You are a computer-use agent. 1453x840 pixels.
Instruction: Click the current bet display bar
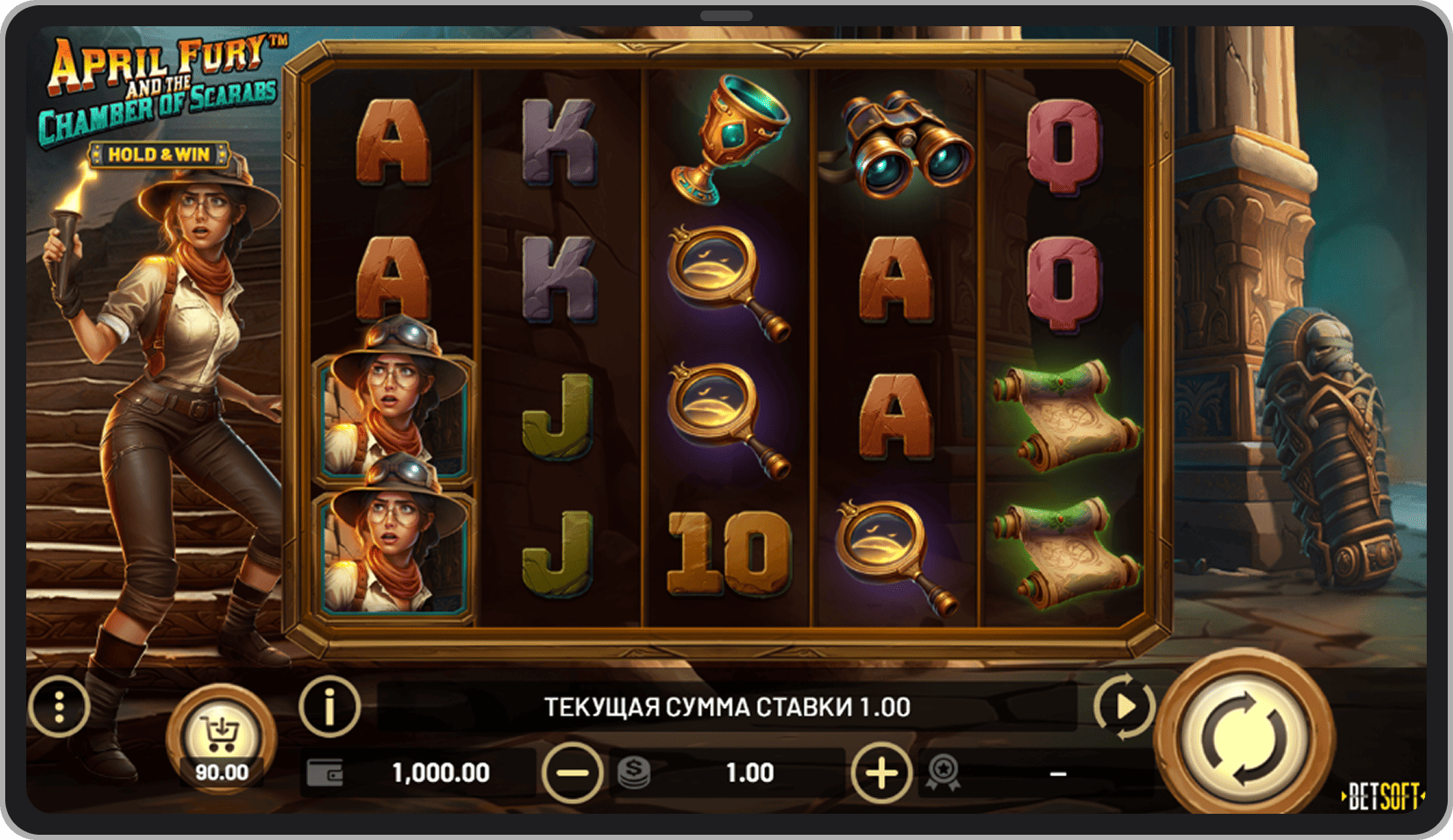pos(726,705)
